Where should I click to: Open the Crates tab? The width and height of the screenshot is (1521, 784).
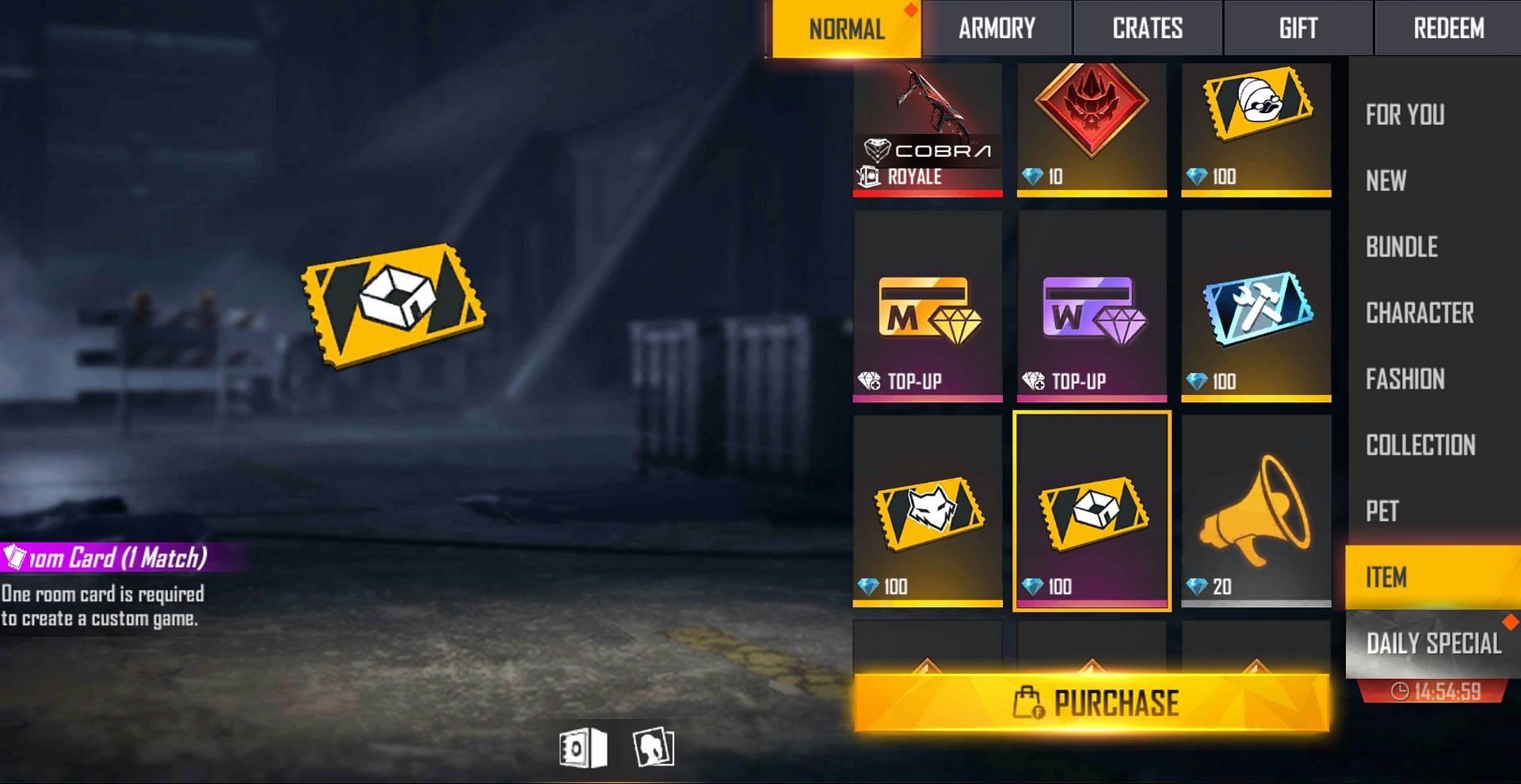1147,29
